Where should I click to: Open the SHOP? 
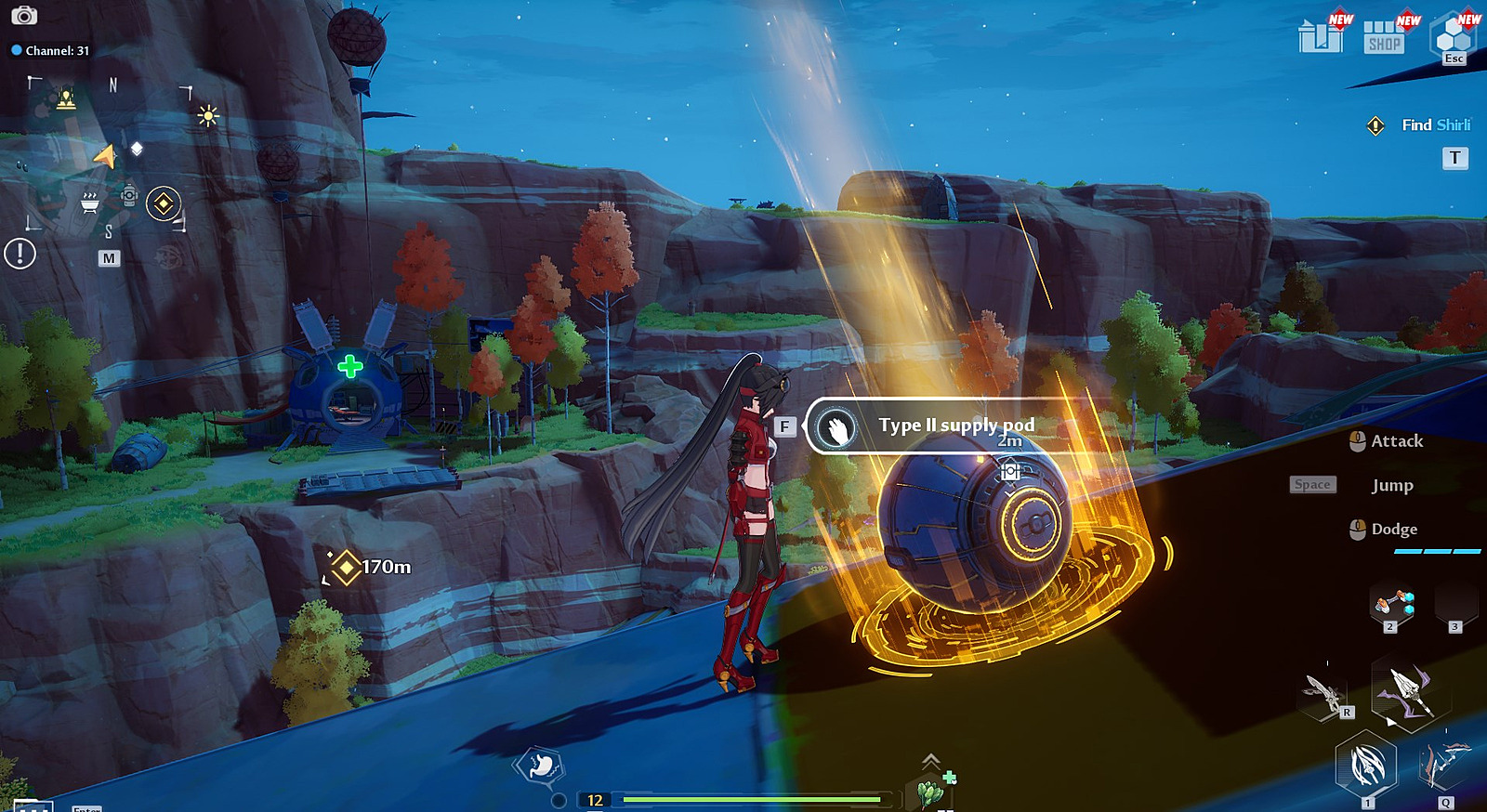(x=1384, y=37)
